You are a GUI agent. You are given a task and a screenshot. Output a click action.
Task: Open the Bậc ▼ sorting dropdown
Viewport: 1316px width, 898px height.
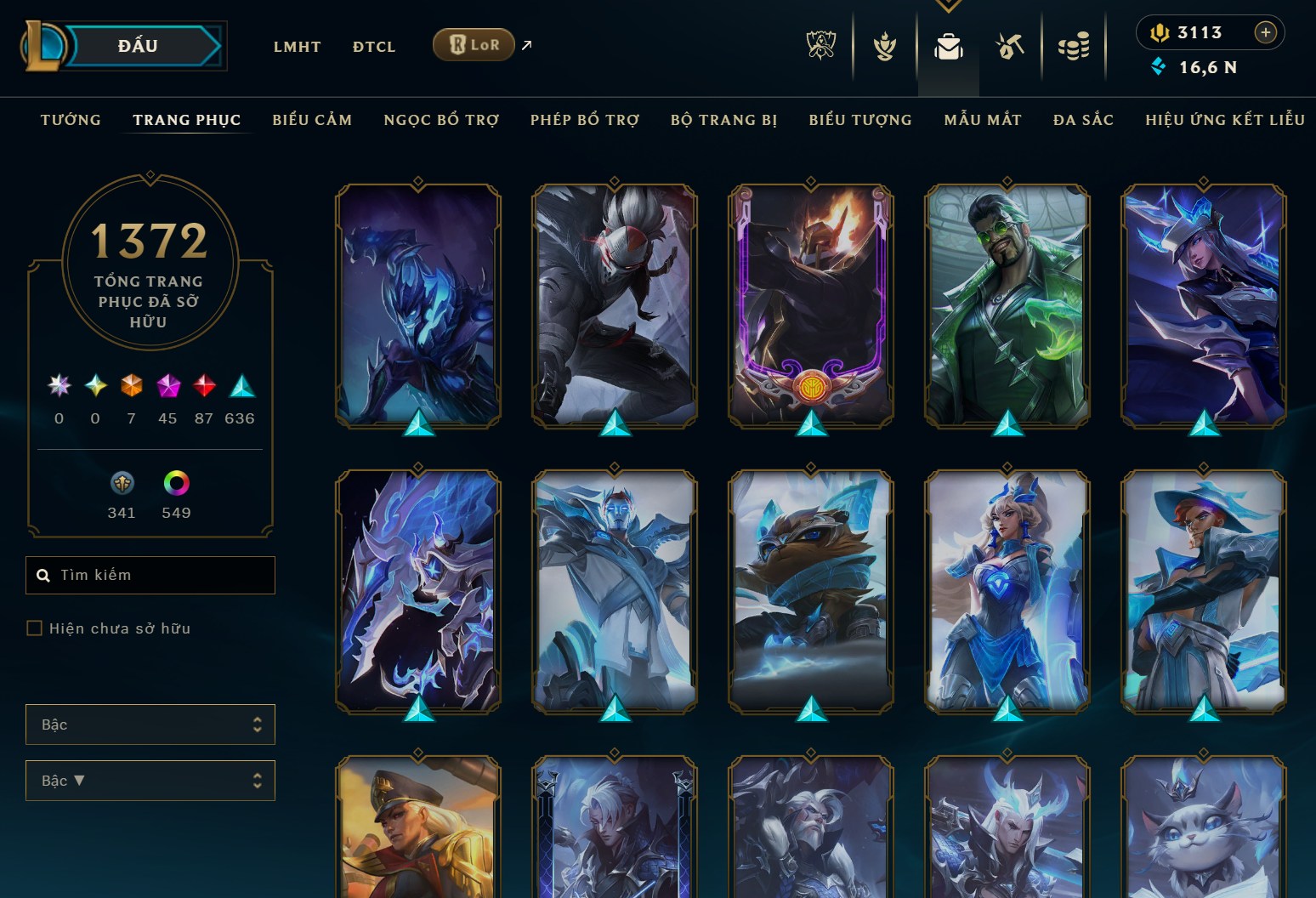pyautogui.click(x=150, y=780)
